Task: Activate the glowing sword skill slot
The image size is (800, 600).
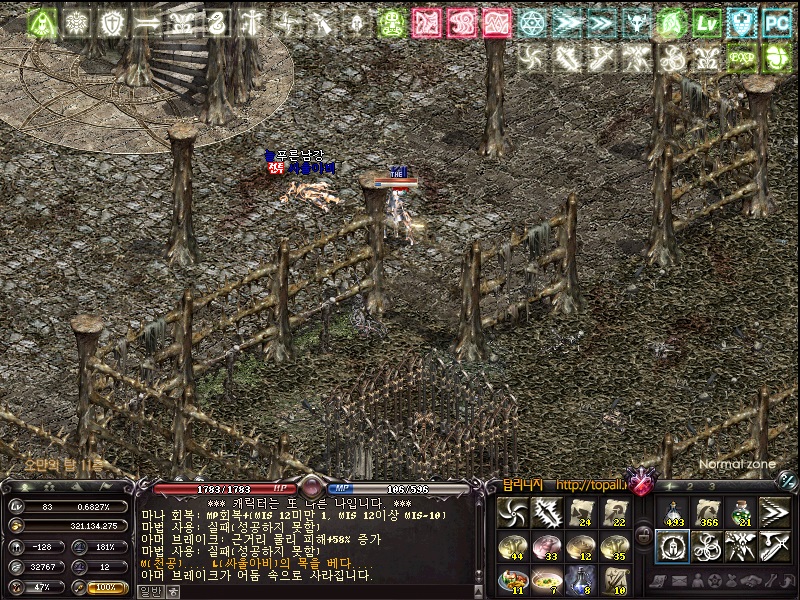Action: [546, 513]
